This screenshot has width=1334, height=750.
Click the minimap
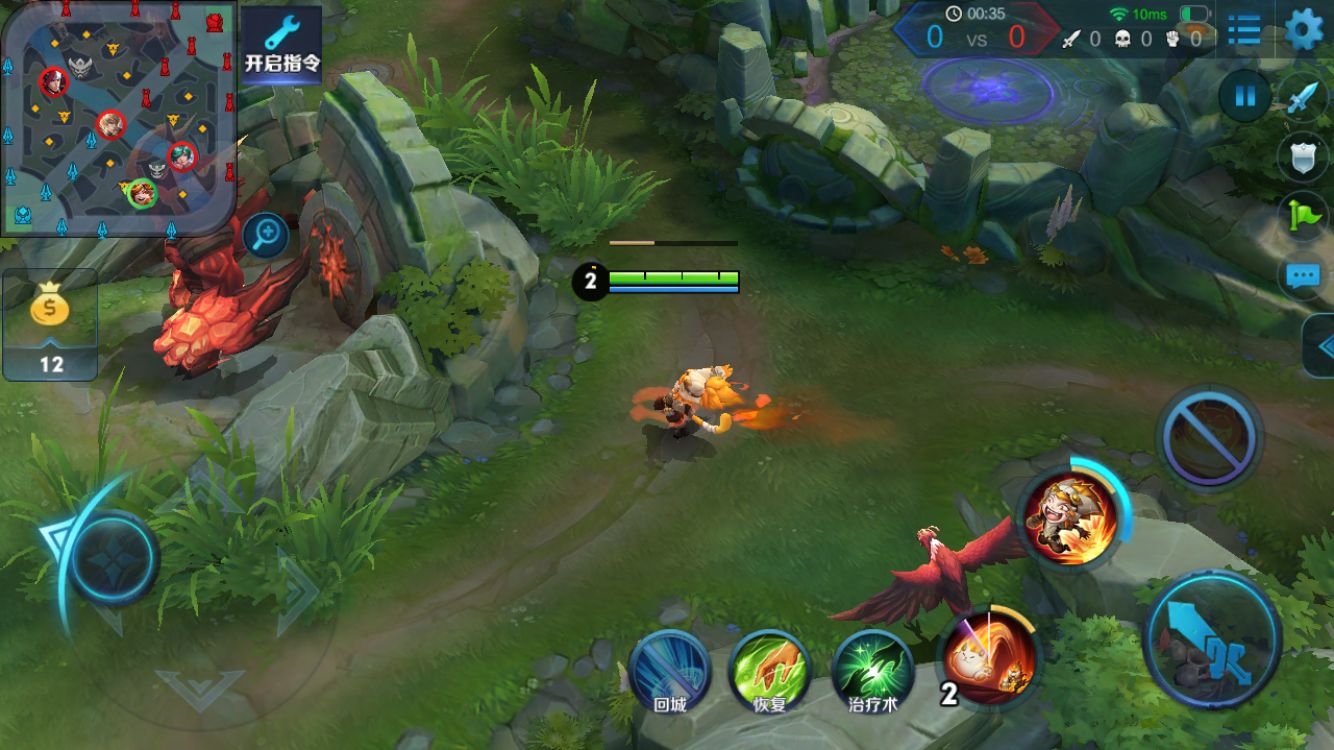(x=118, y=118)
